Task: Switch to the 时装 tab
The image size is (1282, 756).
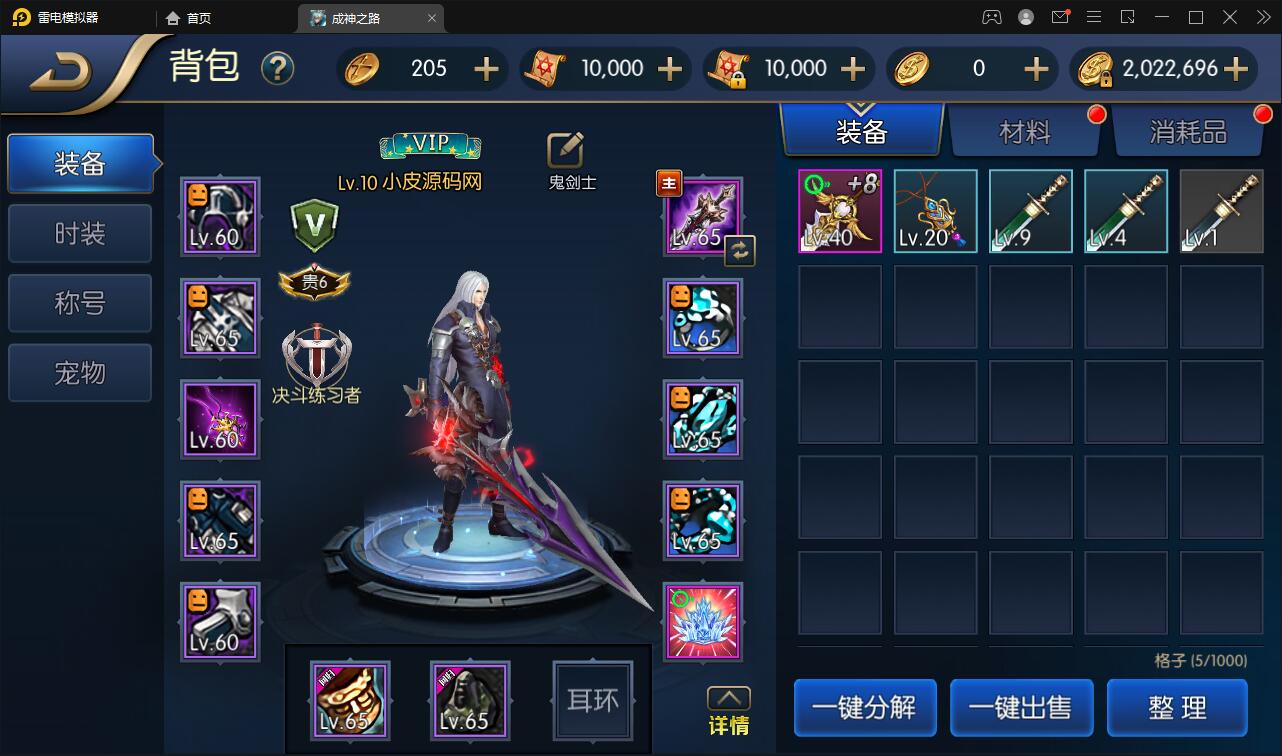Action: pyautogui.click(x=80, y=234)
